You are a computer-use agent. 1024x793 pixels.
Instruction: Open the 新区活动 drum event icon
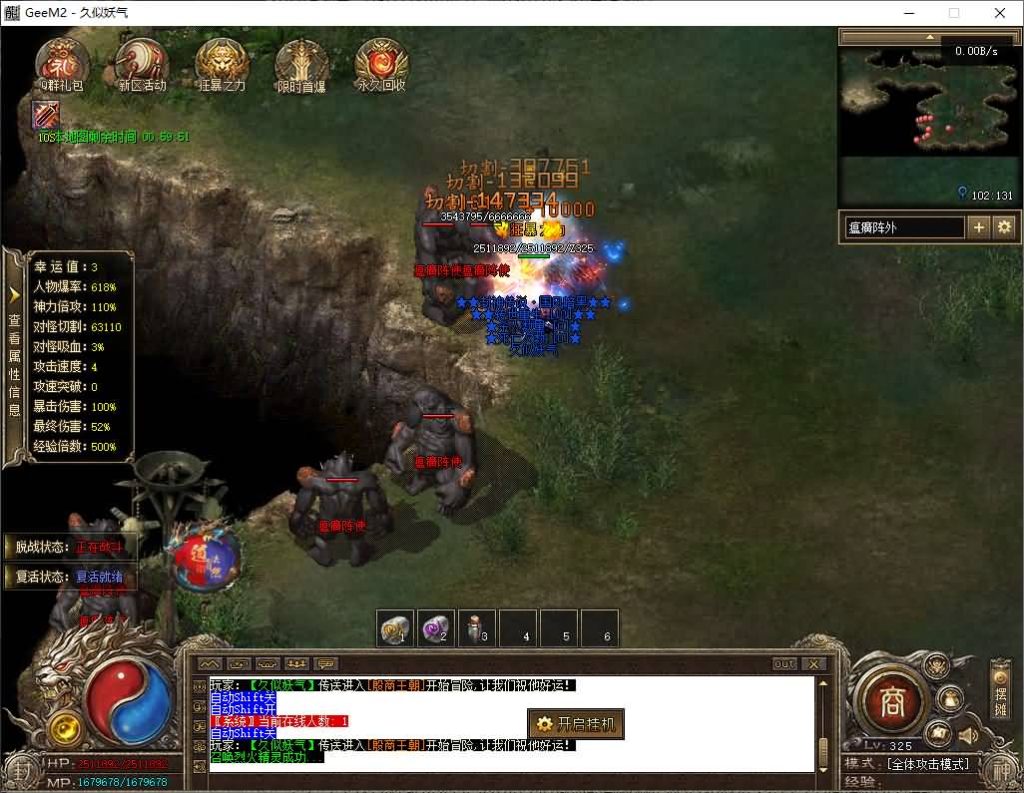[x=141, y=63]
